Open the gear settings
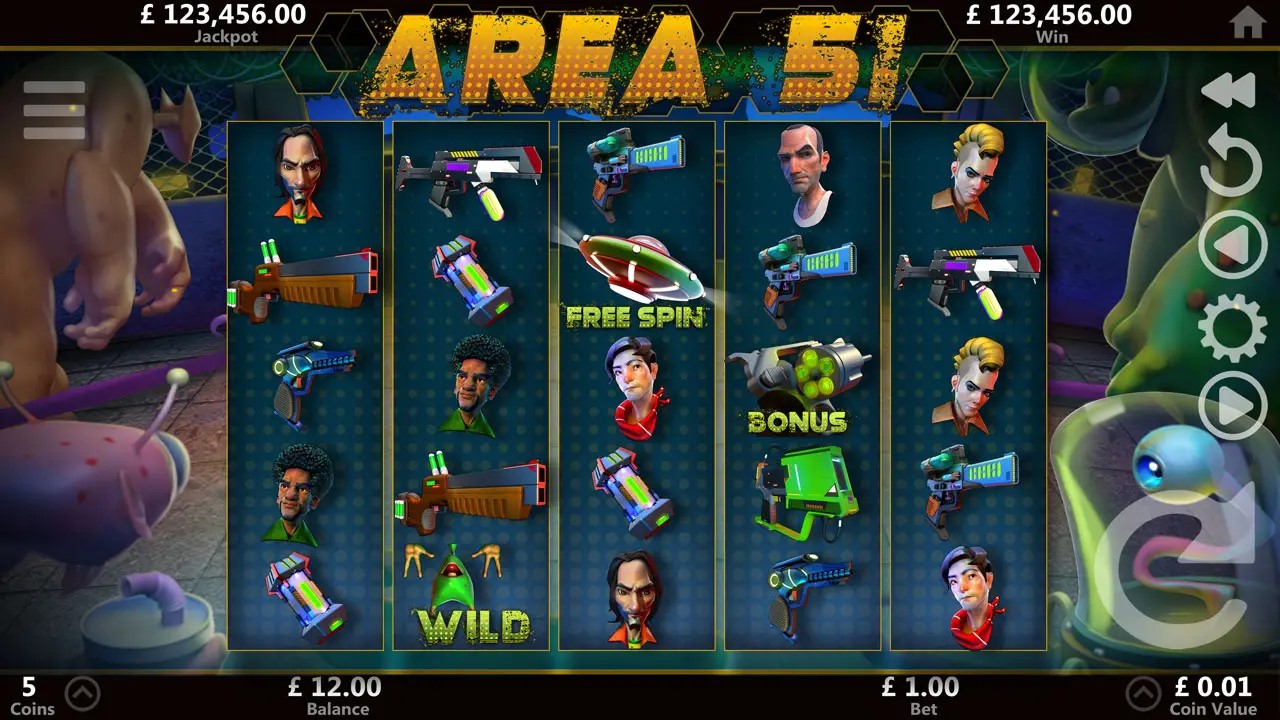This screenshot has width=1280, height=720. (x=1232, y=327)
